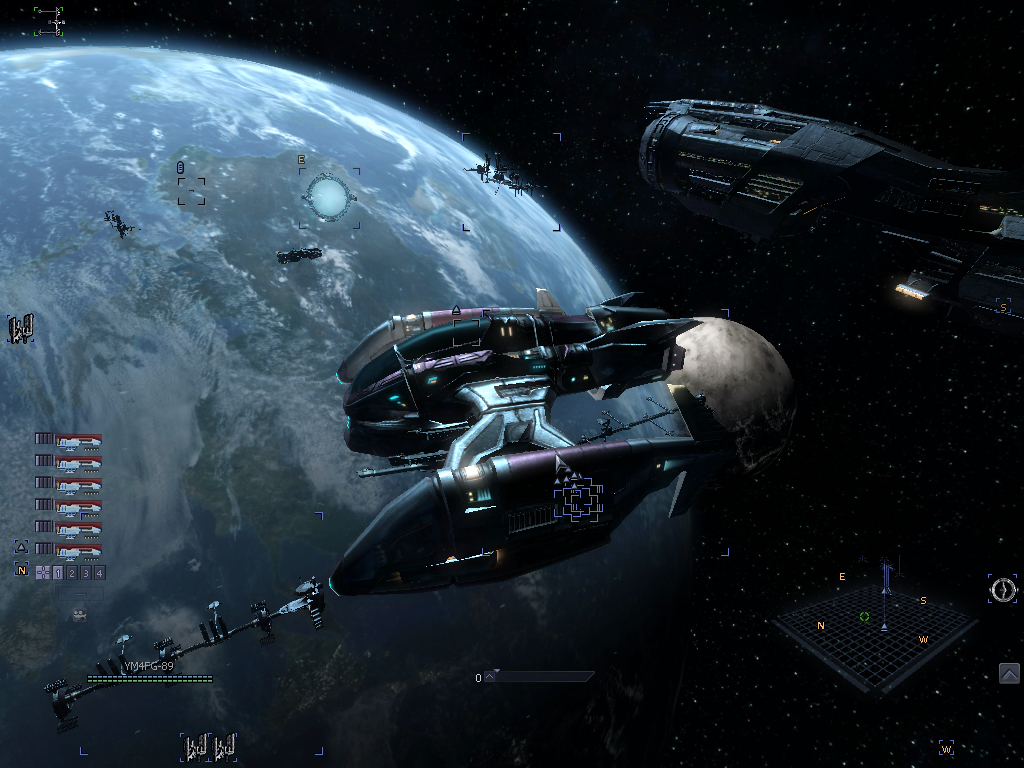The height and width of the screenshot is (768, 1024).
Task: Open the camera view icon
Action: click(x=80, y=615)
